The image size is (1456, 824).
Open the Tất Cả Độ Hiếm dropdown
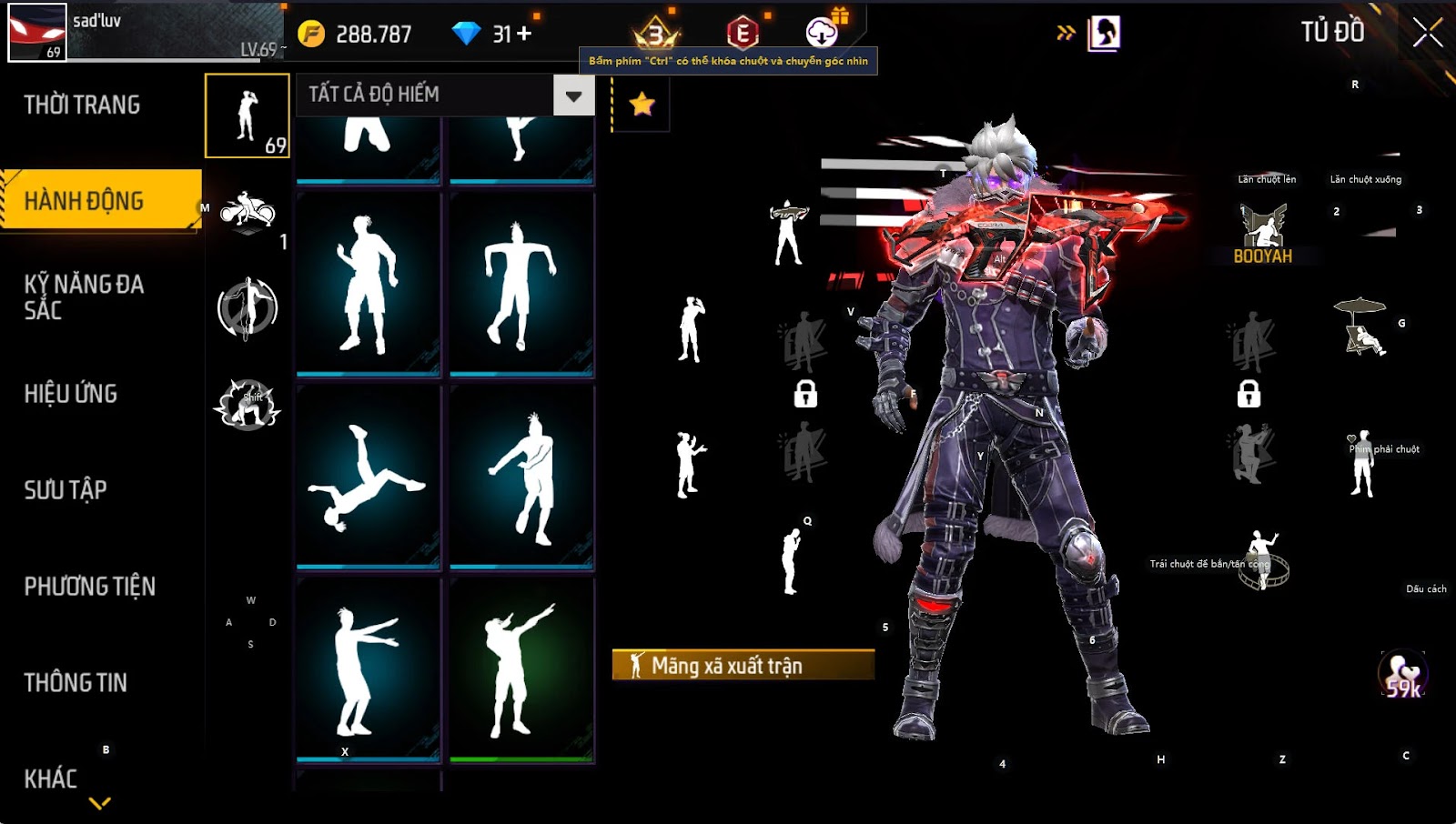coord(573,95)
